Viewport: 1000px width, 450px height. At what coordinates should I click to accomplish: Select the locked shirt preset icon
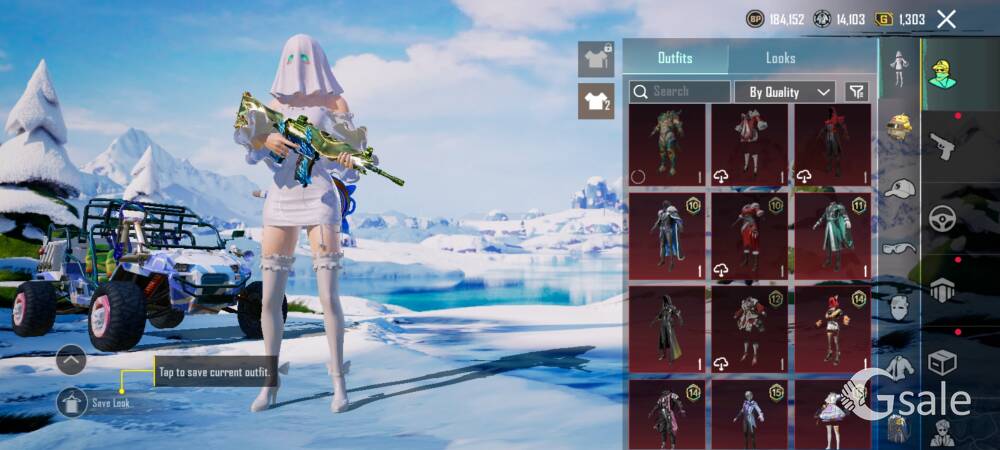(596, 59)
